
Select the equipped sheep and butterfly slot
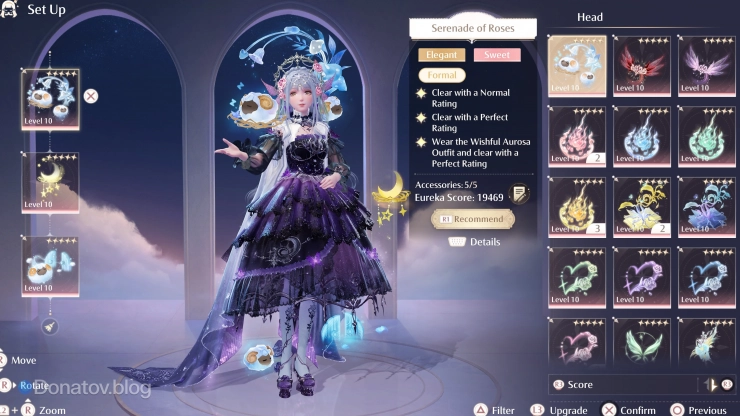tap(50, 266)
